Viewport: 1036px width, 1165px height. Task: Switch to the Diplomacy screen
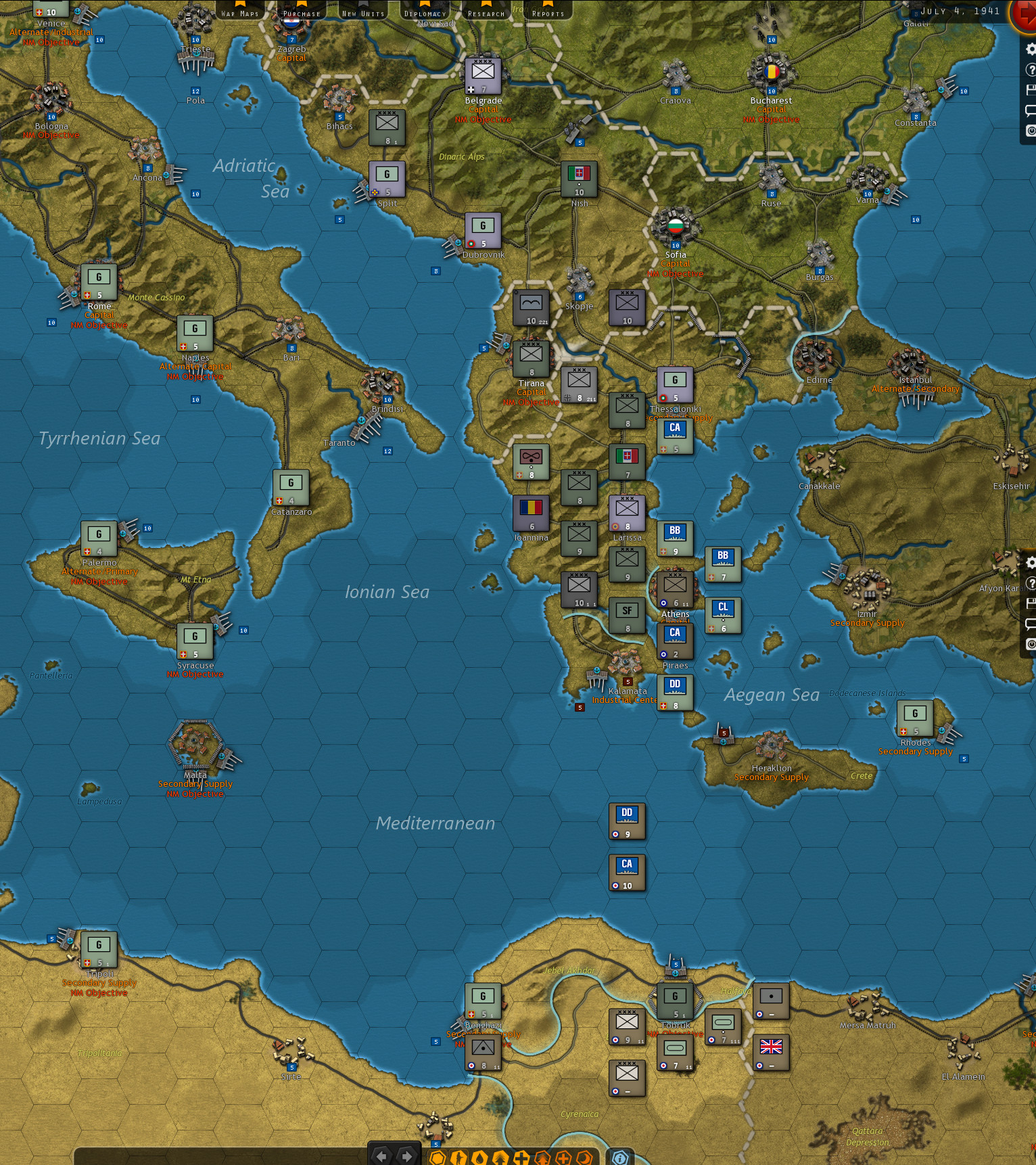click(x=424, y=12)
